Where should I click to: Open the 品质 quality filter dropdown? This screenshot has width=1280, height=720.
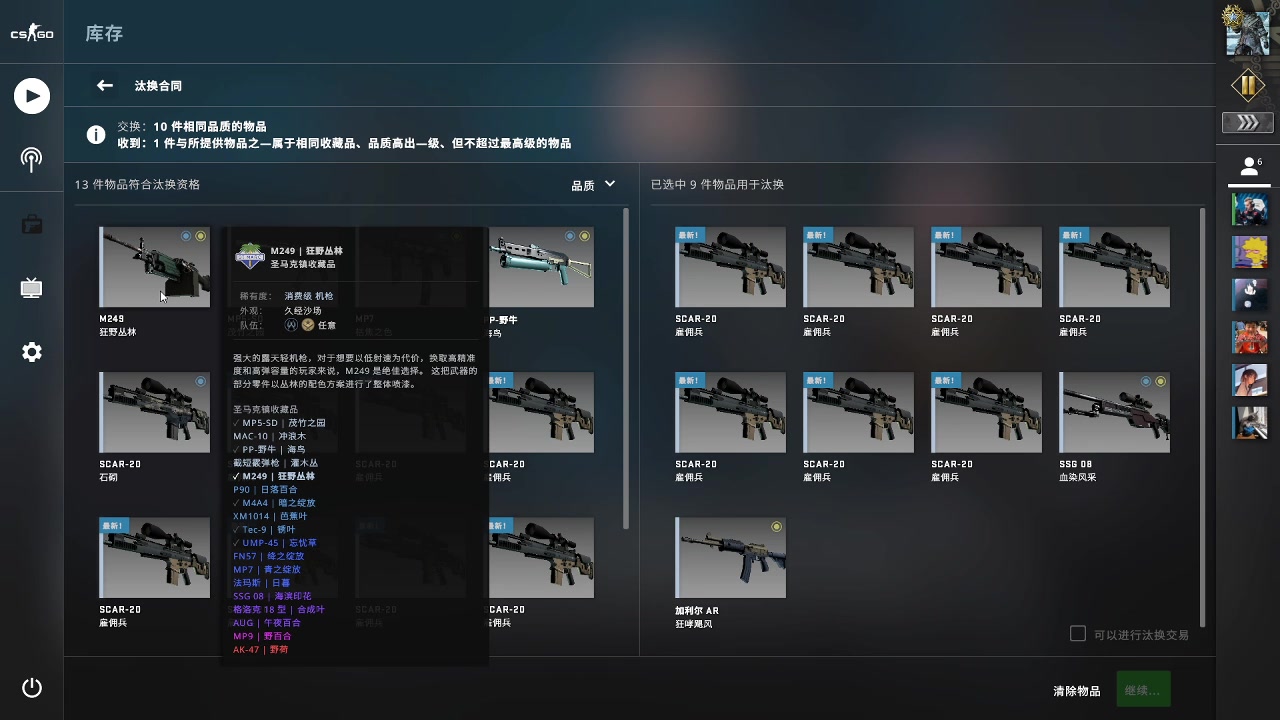click(594, 184)
